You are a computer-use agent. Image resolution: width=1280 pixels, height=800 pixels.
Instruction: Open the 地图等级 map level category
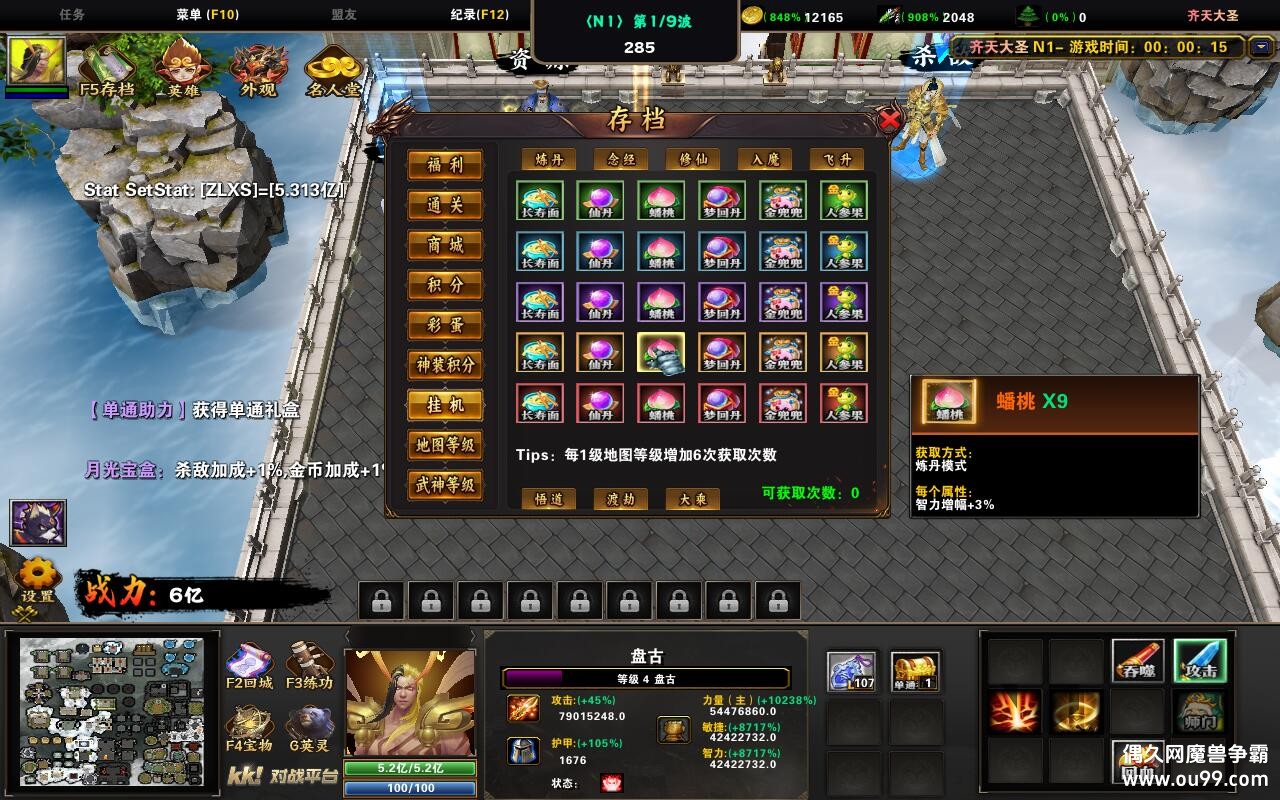coord(445,445)
